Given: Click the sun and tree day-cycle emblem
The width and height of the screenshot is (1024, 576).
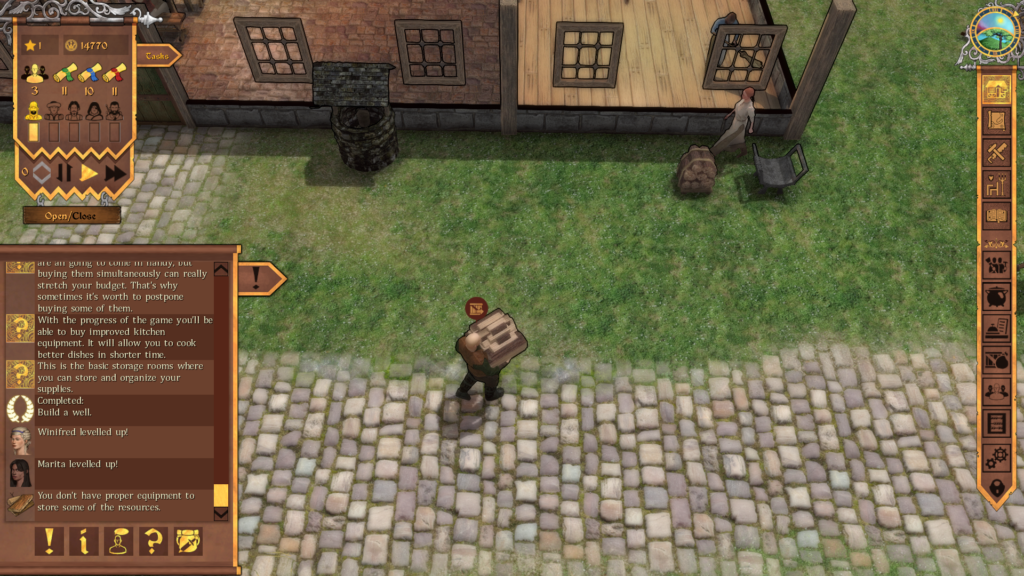Looking at the screenshot, I should click(x=994, y=31).
